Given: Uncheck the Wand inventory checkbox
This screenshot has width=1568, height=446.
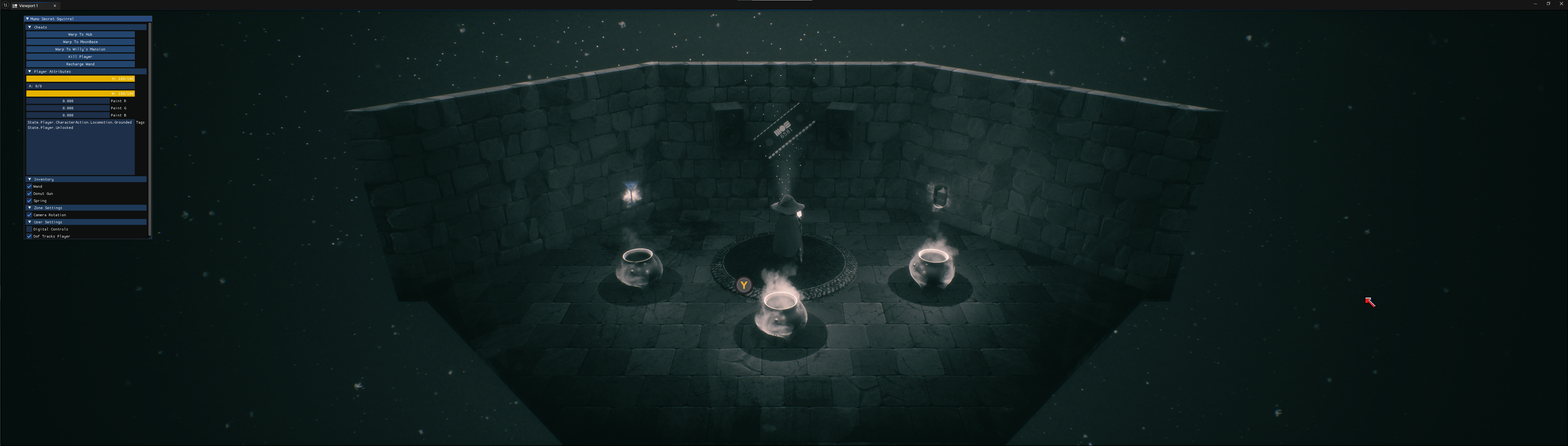Looking at the screenshot, I should tap(29, 187).
